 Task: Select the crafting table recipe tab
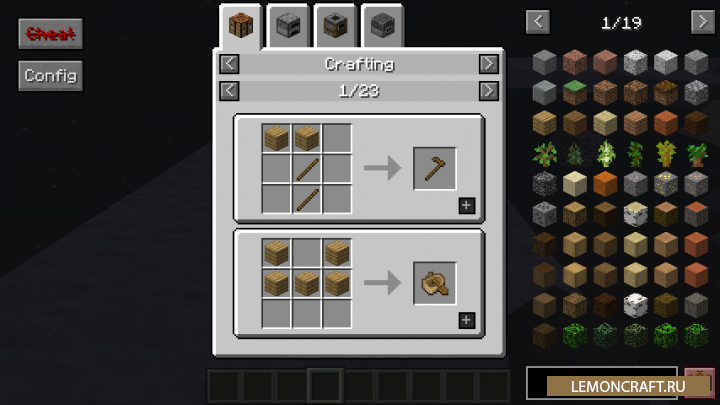tap(241, 24)
